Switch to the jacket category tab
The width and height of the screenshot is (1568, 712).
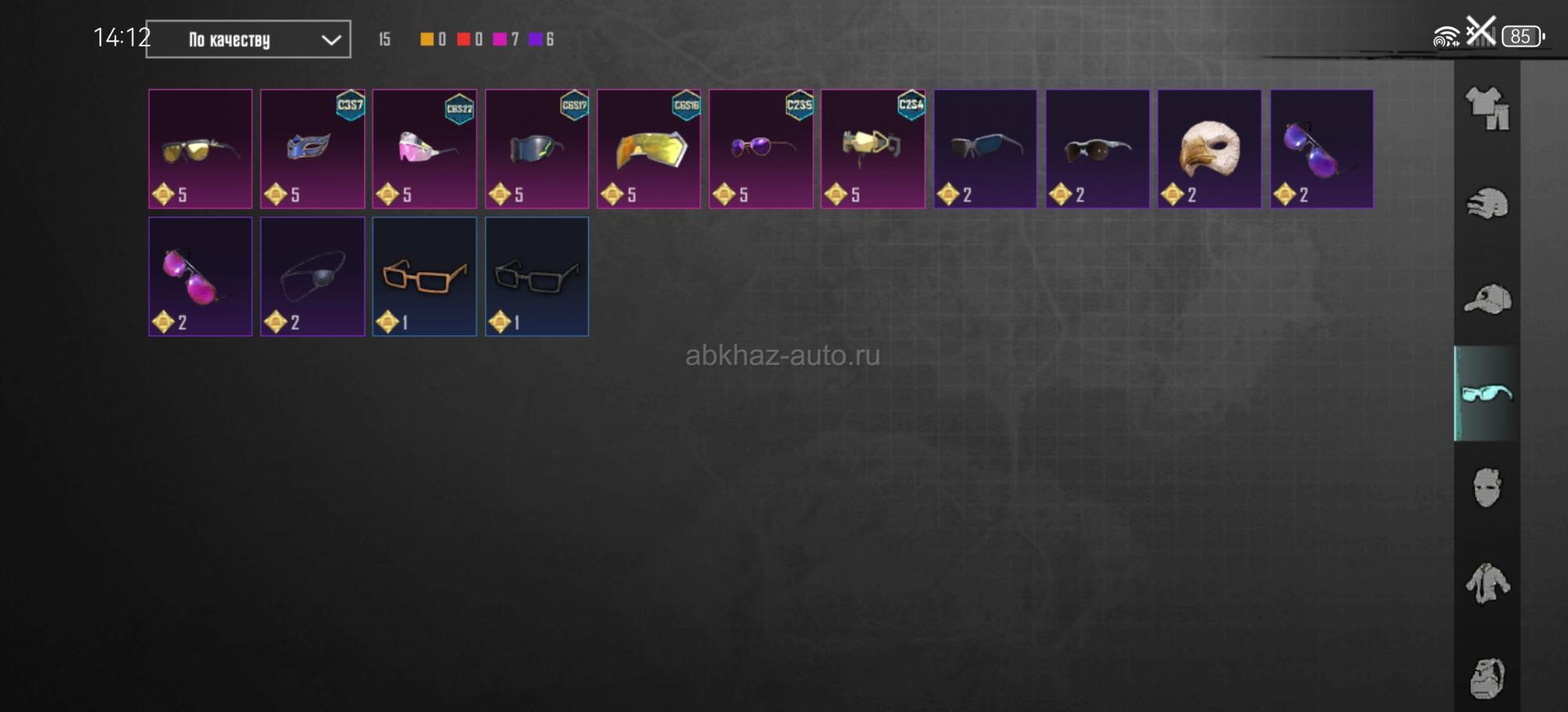1487,584
